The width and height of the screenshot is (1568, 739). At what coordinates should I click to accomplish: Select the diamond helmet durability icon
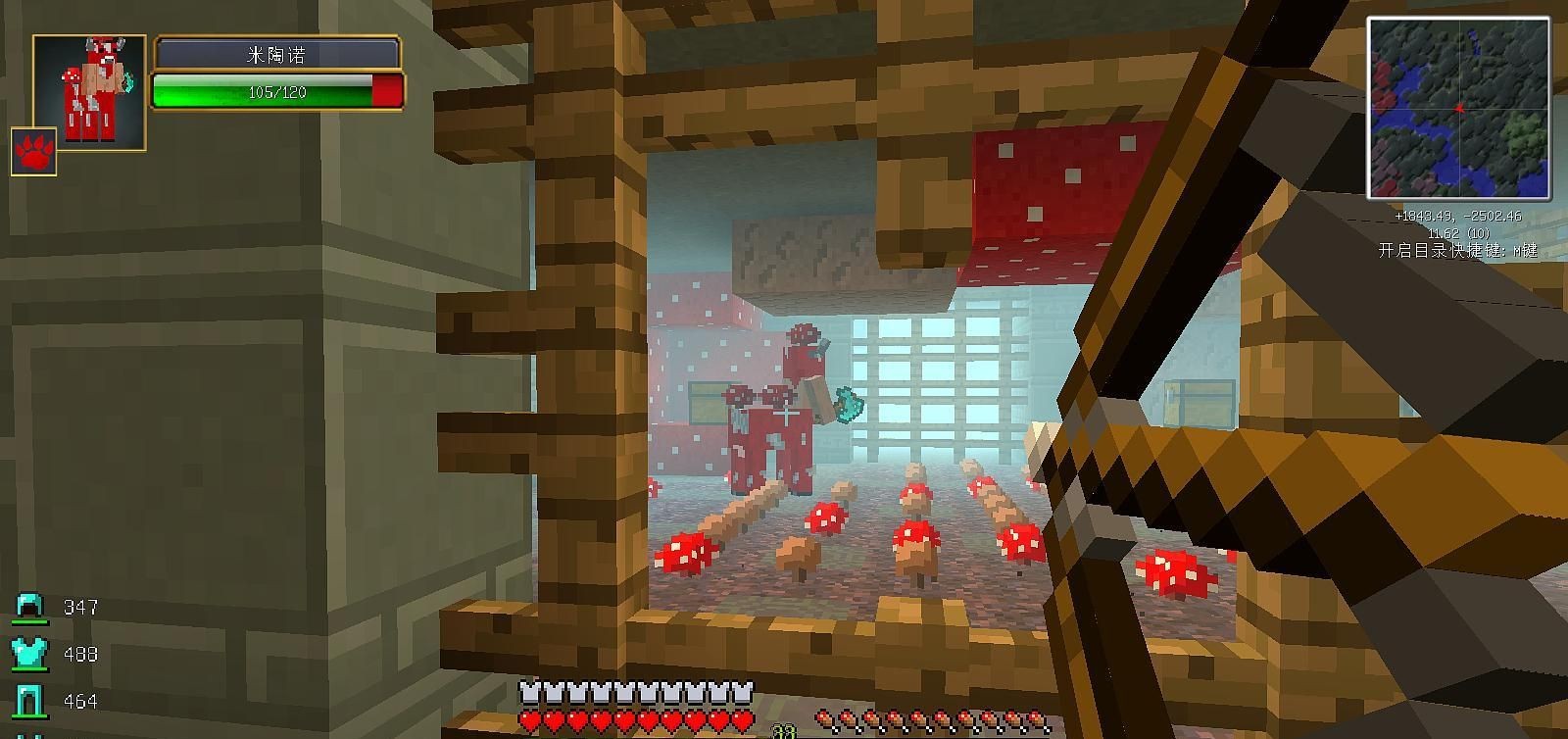click(29, 608)
